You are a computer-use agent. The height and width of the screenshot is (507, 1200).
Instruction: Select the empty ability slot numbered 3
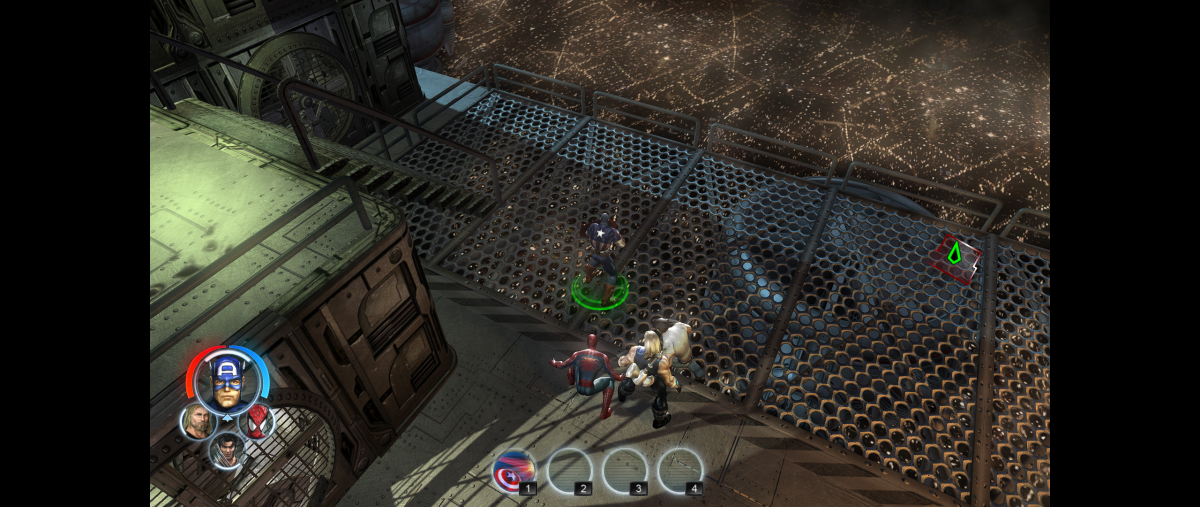[625, 471]
